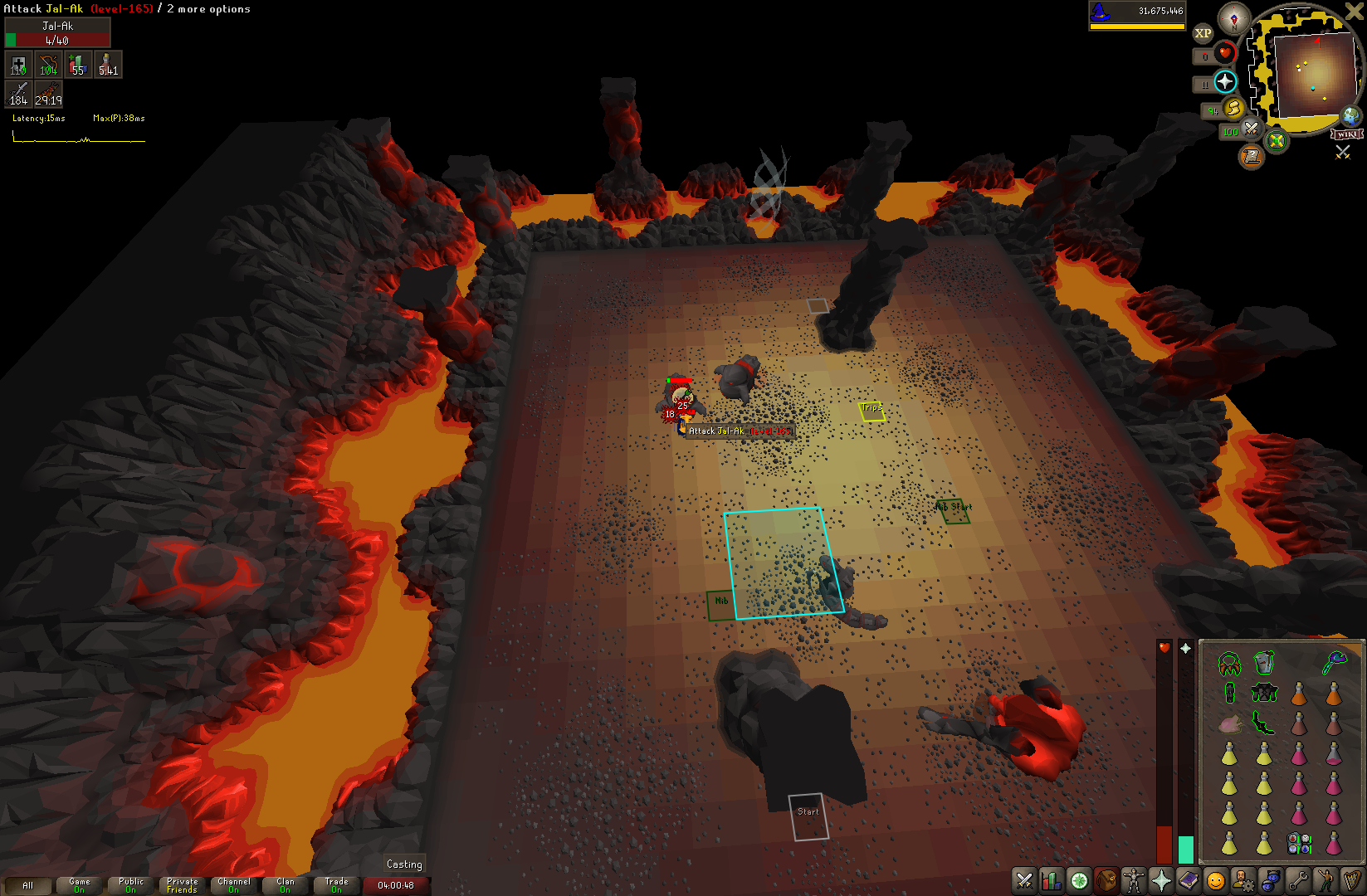
Task: Click the compass to face north
Action: 1234,17
